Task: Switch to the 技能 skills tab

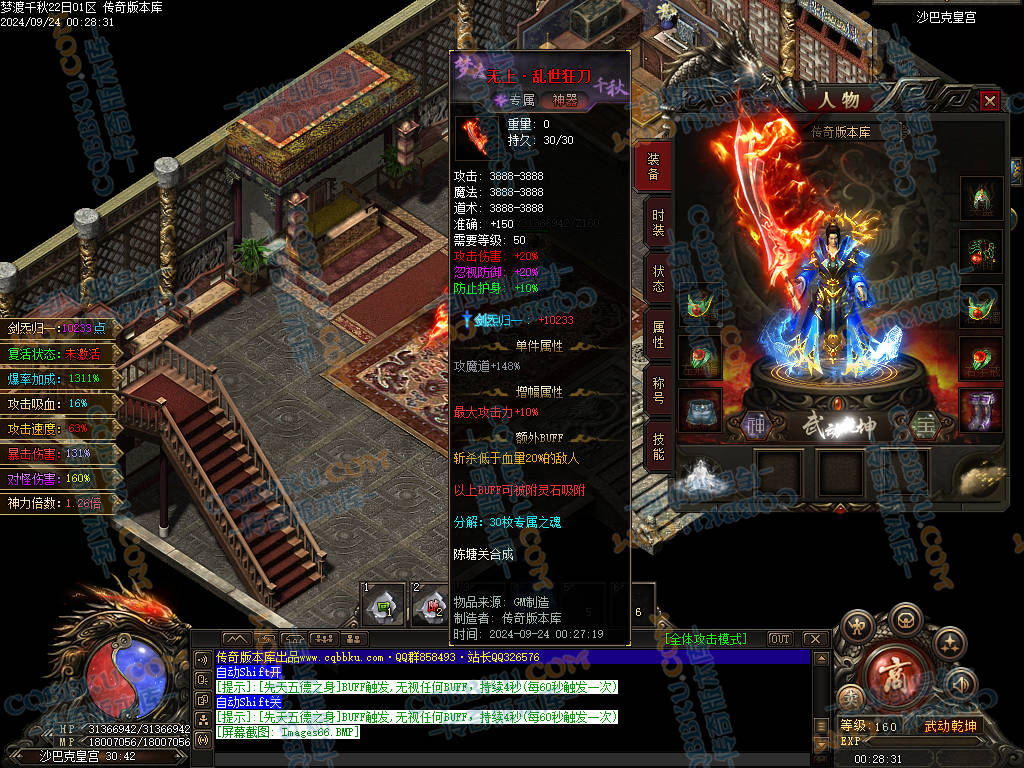Action: click(657, 446)
